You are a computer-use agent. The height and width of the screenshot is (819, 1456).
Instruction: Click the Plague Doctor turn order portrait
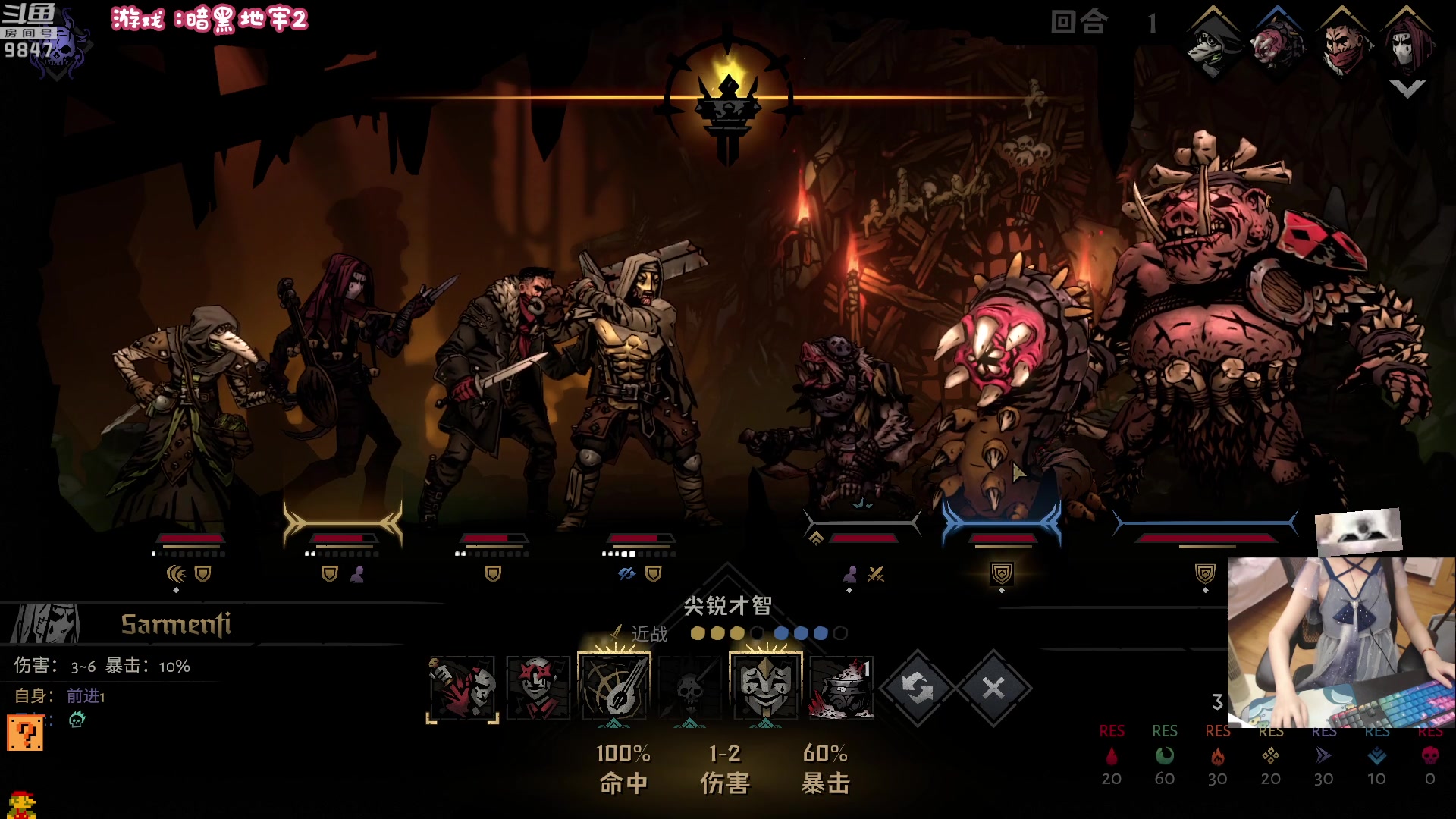point(1213,45)
